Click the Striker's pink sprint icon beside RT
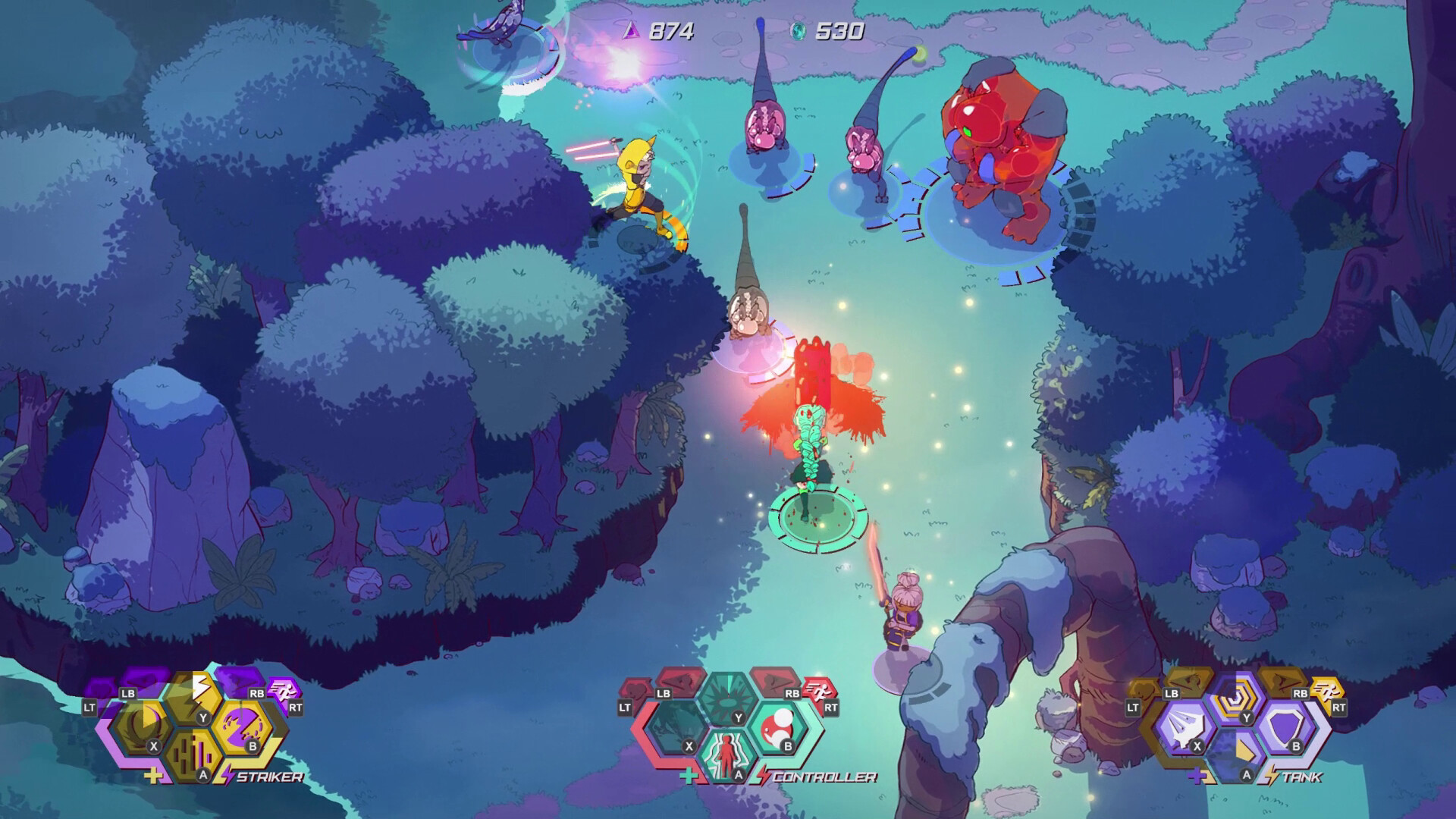This screenshot has width=1456, height=819. [284, 692]
